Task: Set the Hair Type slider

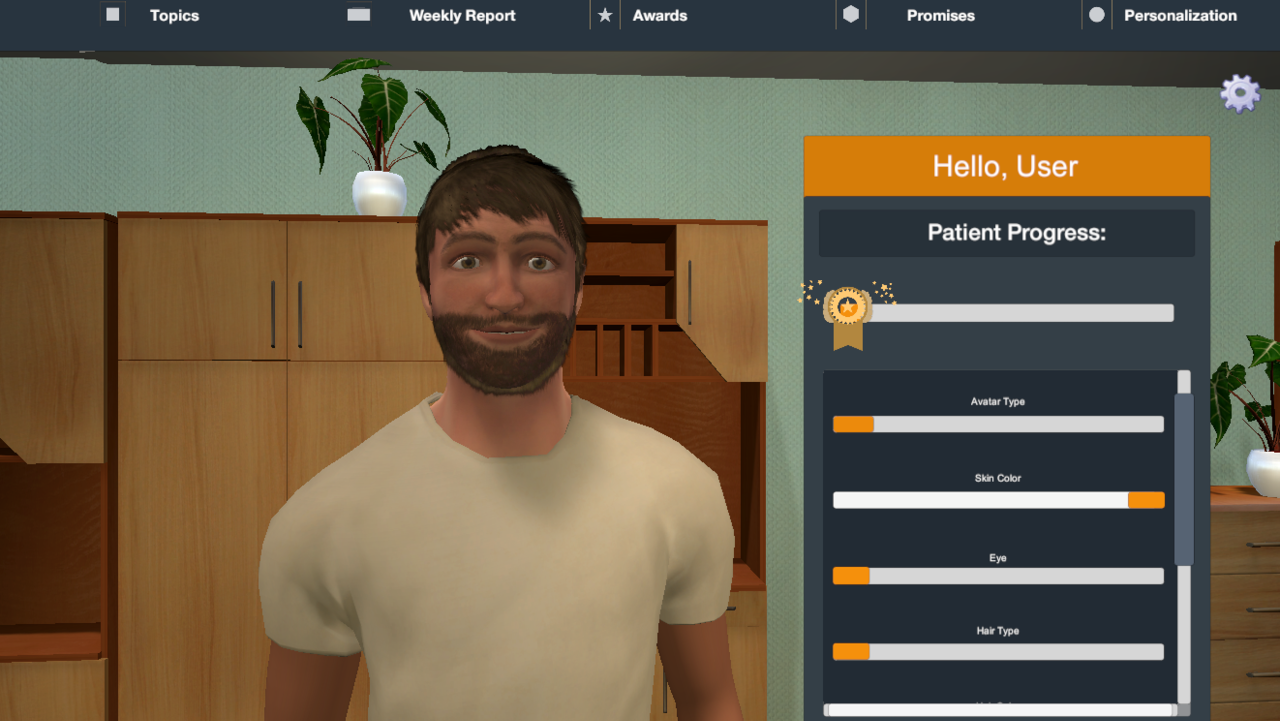Action: pos(998,652)
